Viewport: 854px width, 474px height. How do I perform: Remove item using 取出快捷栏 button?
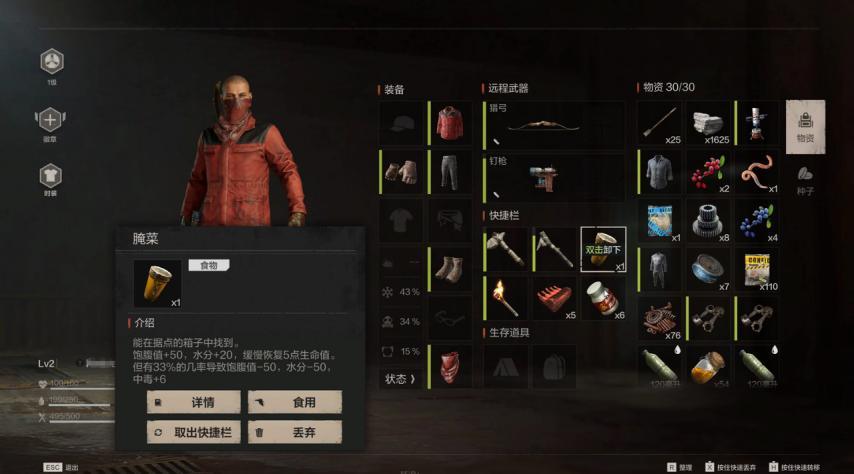point(194,432)
